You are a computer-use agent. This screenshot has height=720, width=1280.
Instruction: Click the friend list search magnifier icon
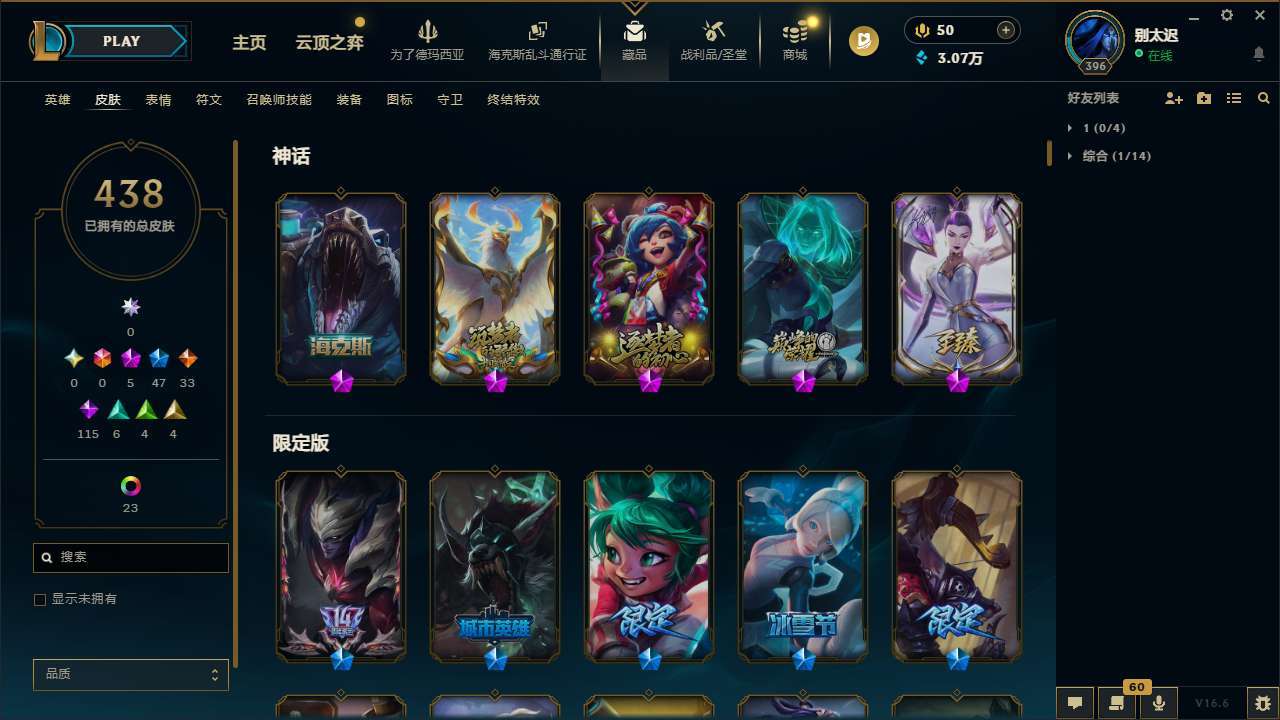tap(1264, 97)
